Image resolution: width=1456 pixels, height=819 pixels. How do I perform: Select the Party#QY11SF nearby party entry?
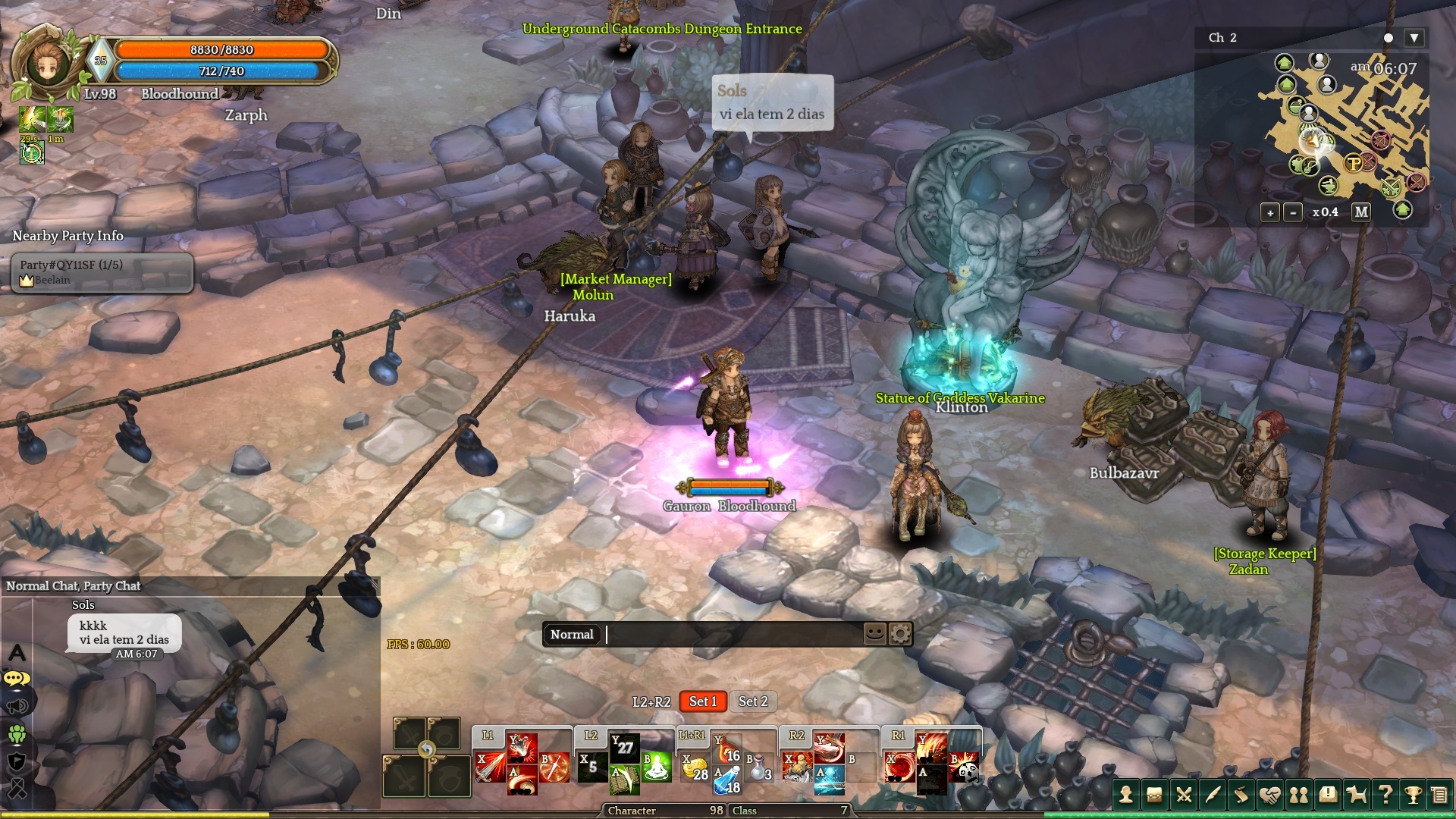click(x=102, y=271)
